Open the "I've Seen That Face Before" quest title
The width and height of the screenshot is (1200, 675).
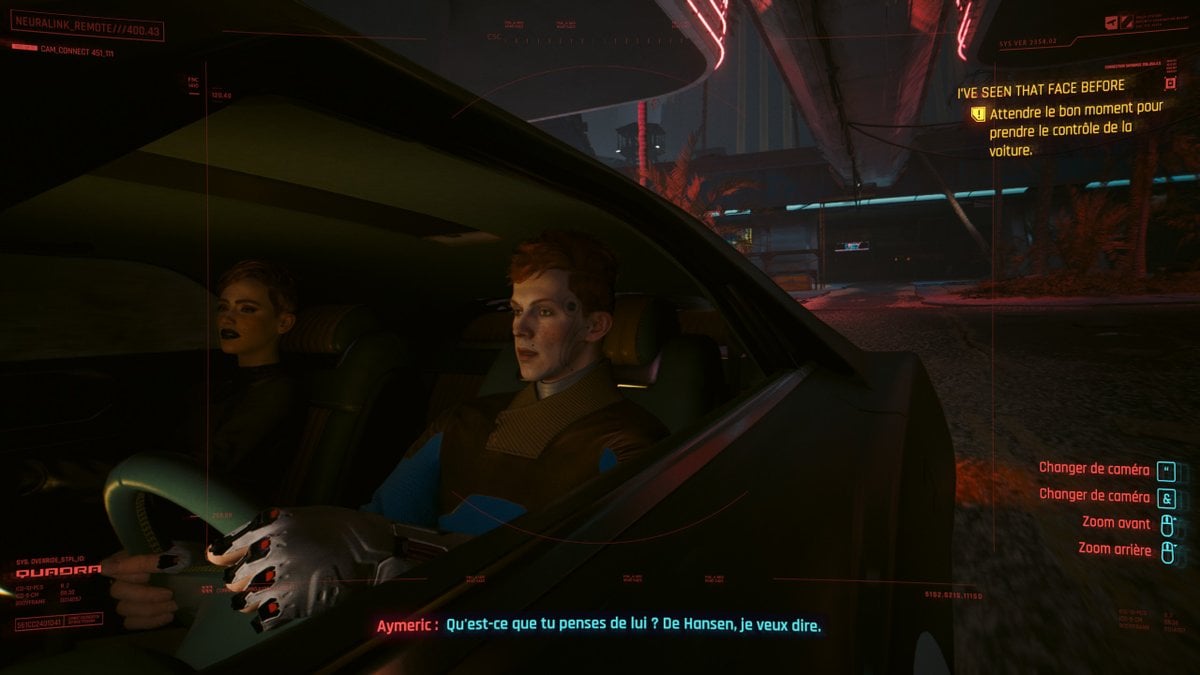coord(1041,88)
